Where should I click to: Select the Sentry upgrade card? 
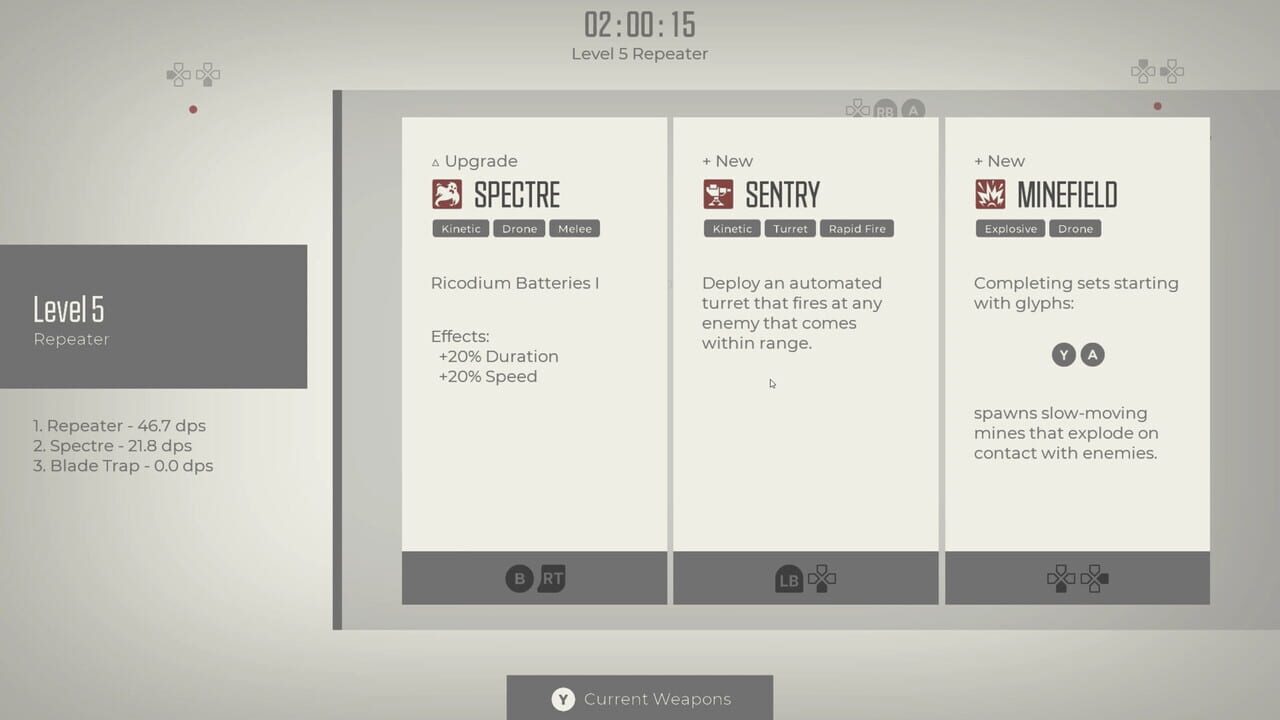[x=806, y=360]
